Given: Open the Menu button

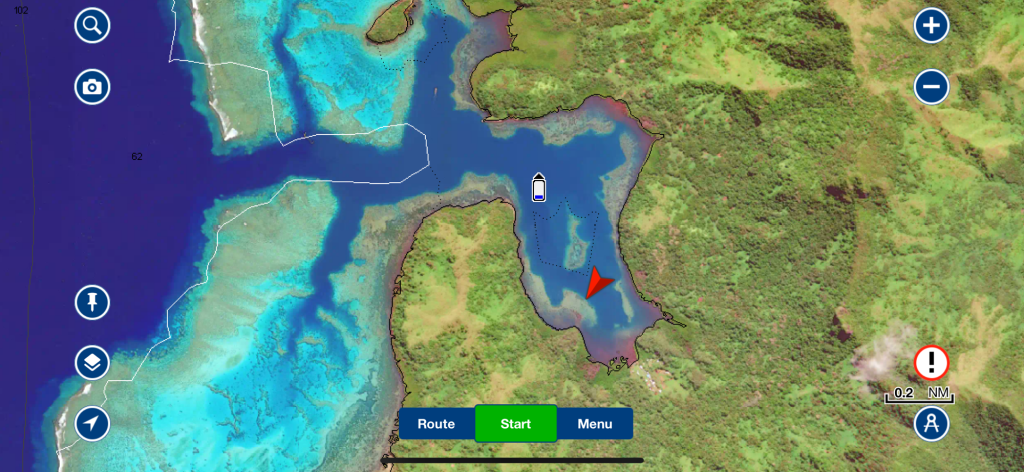Looking at the screenshot, I should point(594,424).
